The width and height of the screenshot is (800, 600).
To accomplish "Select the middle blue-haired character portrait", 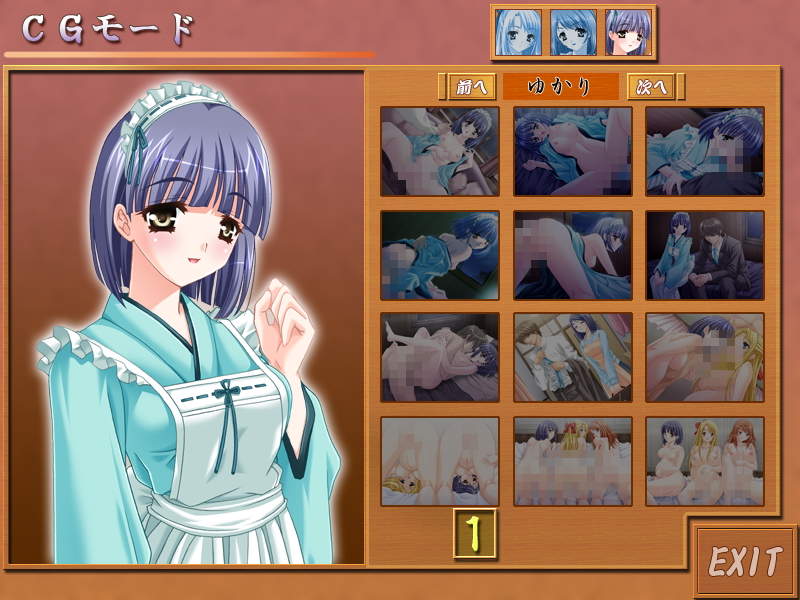I will (x=573, y=32).
